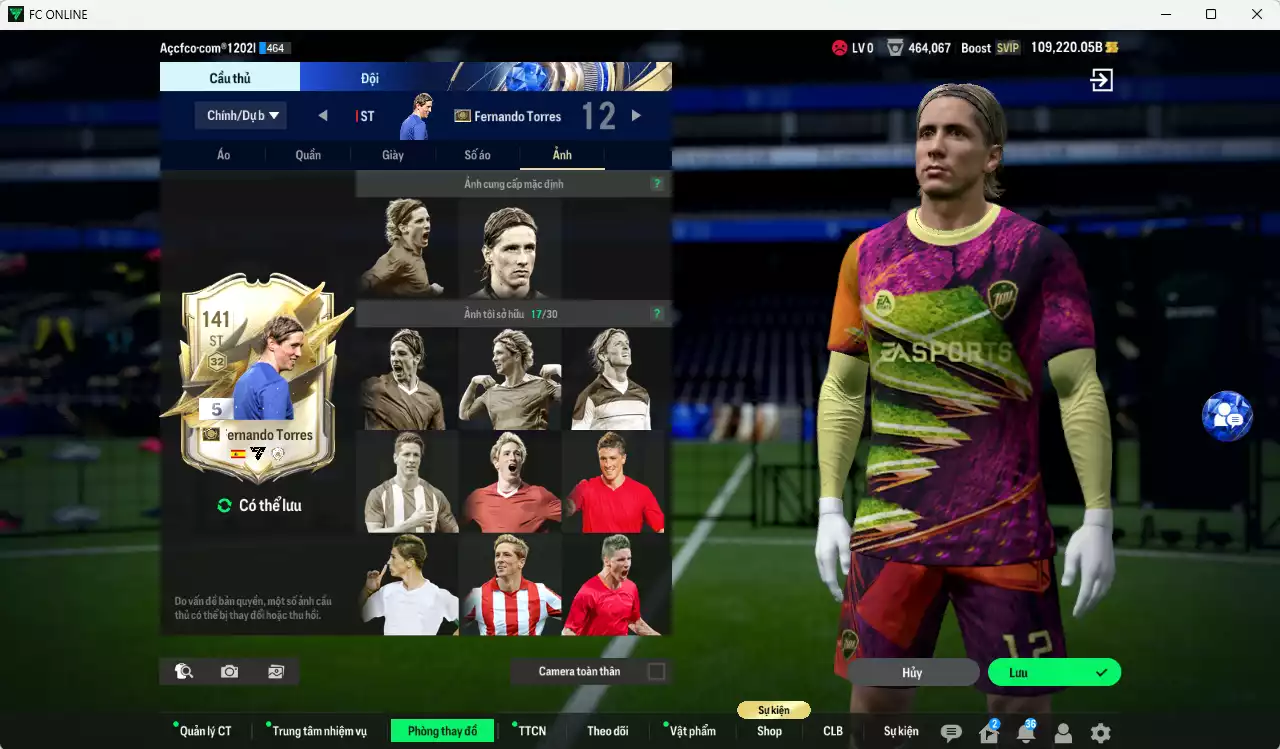
Task: Open the Chính/Dự b dropdown
Action: pyautogui.click(x=240, y=115)
